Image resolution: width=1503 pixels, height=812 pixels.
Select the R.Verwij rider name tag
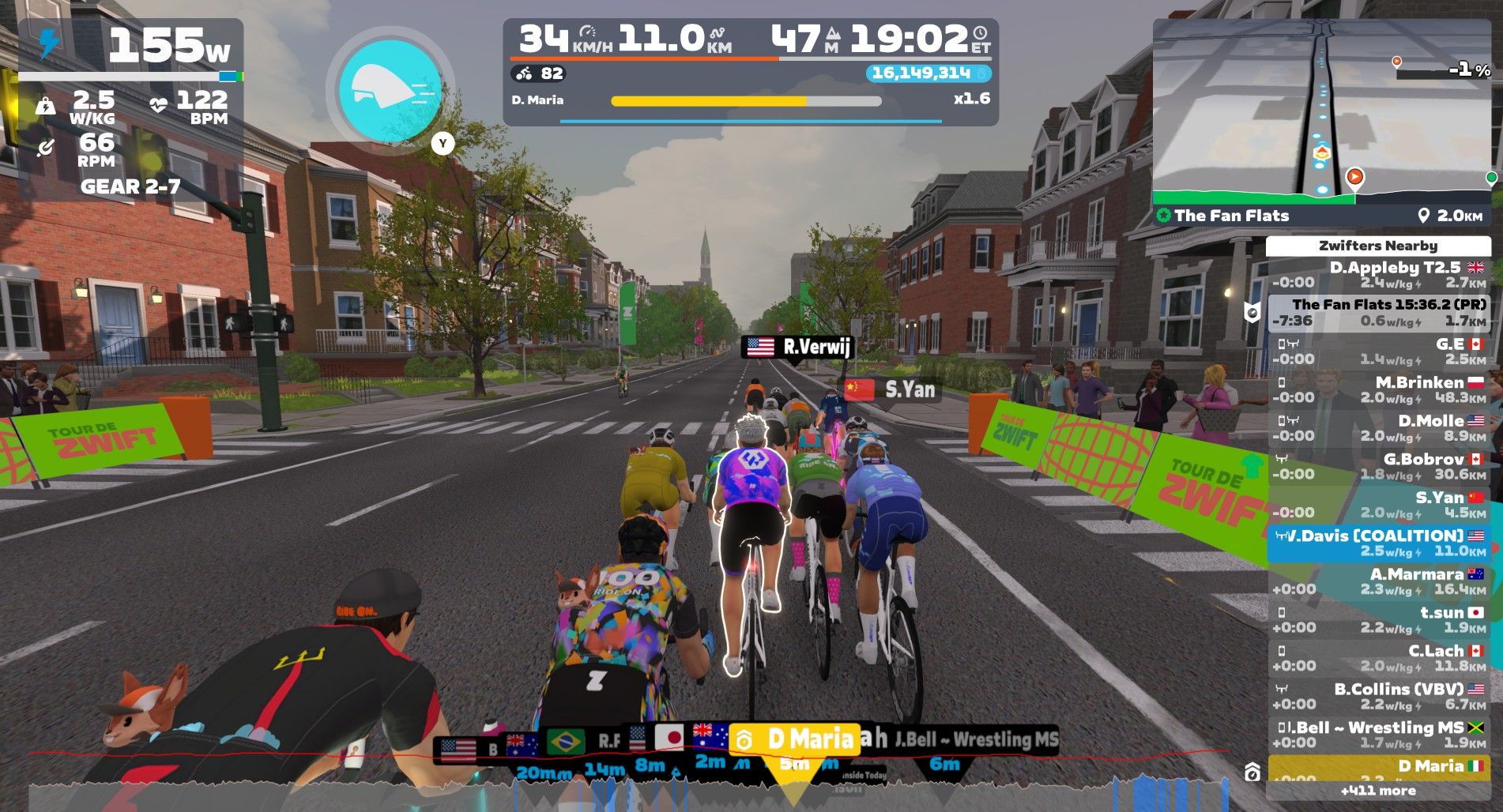coord(798,347)
